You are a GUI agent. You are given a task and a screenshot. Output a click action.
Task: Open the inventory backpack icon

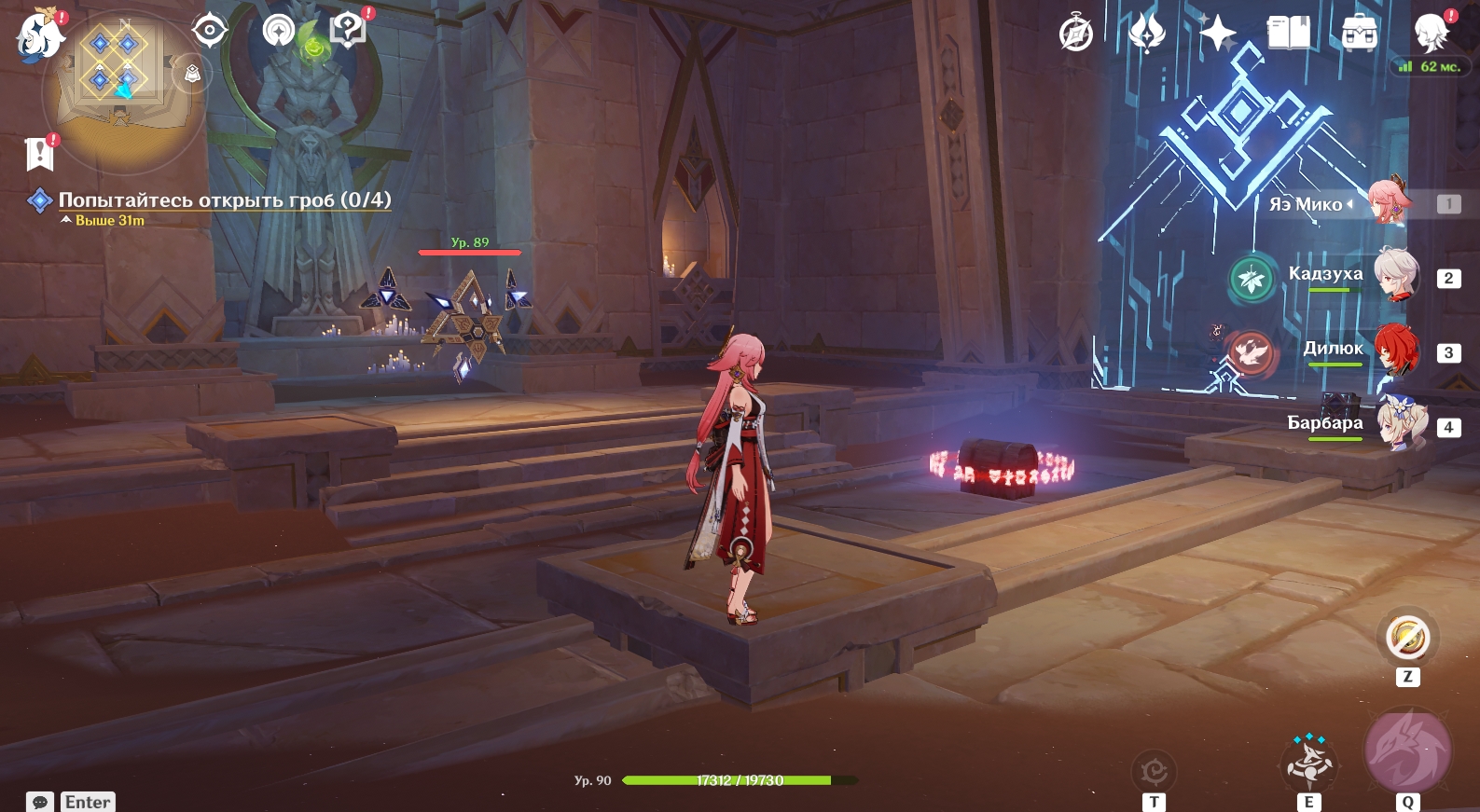[x=1360, y=34]
